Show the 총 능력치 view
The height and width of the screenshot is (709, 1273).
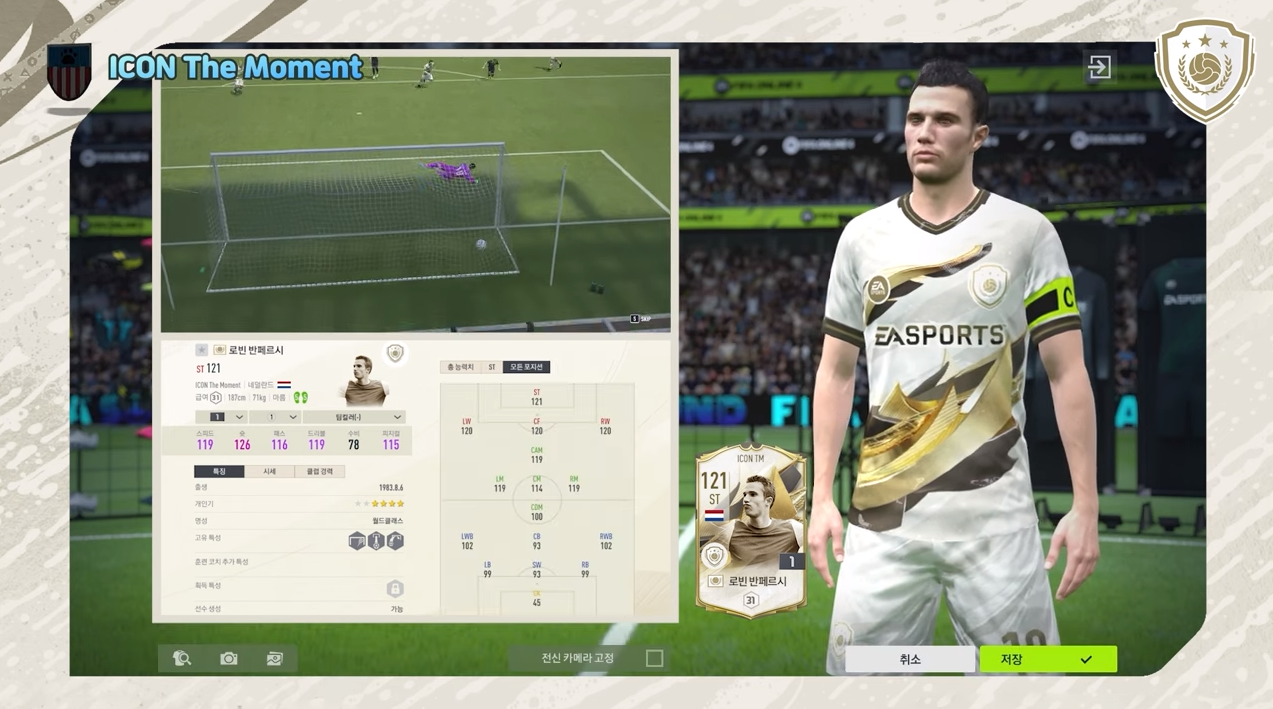click(x=460, y=367)
